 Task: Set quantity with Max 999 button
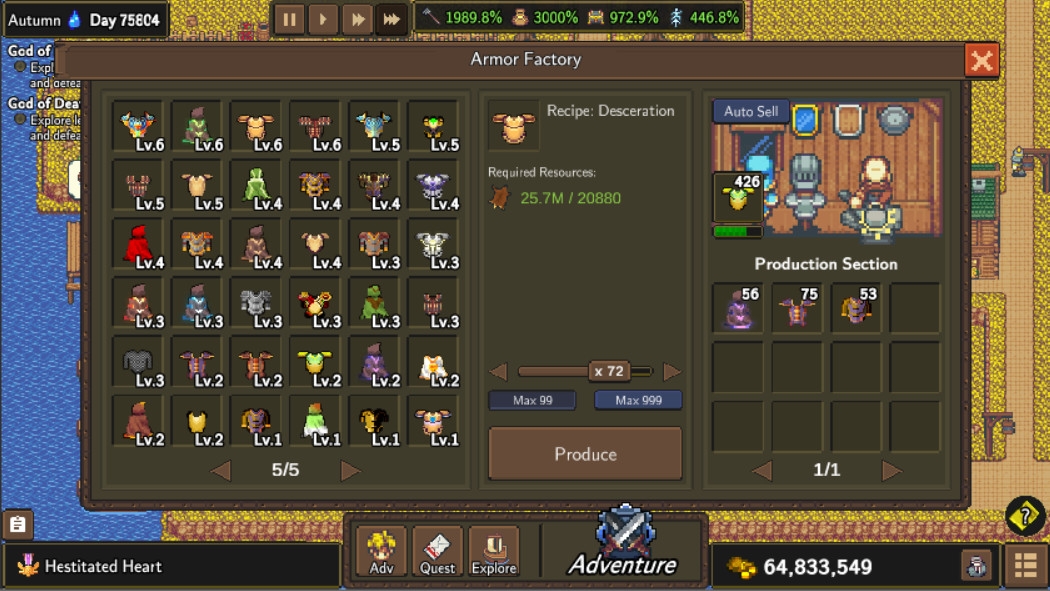click(638, 401)
